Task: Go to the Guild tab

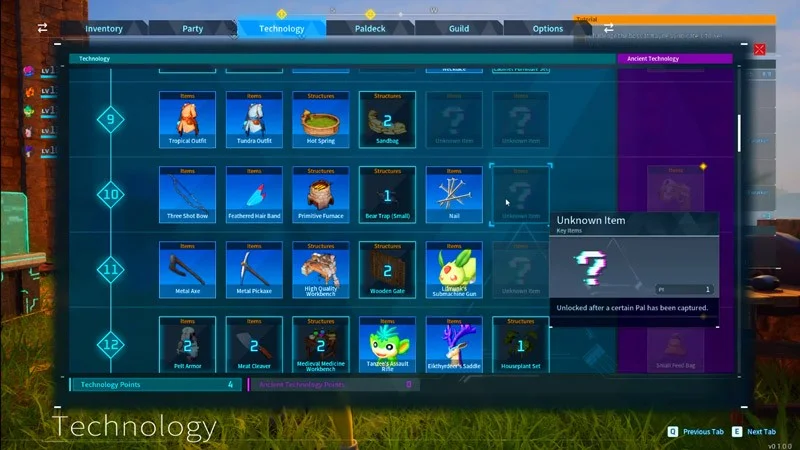Action: [459, 29]
